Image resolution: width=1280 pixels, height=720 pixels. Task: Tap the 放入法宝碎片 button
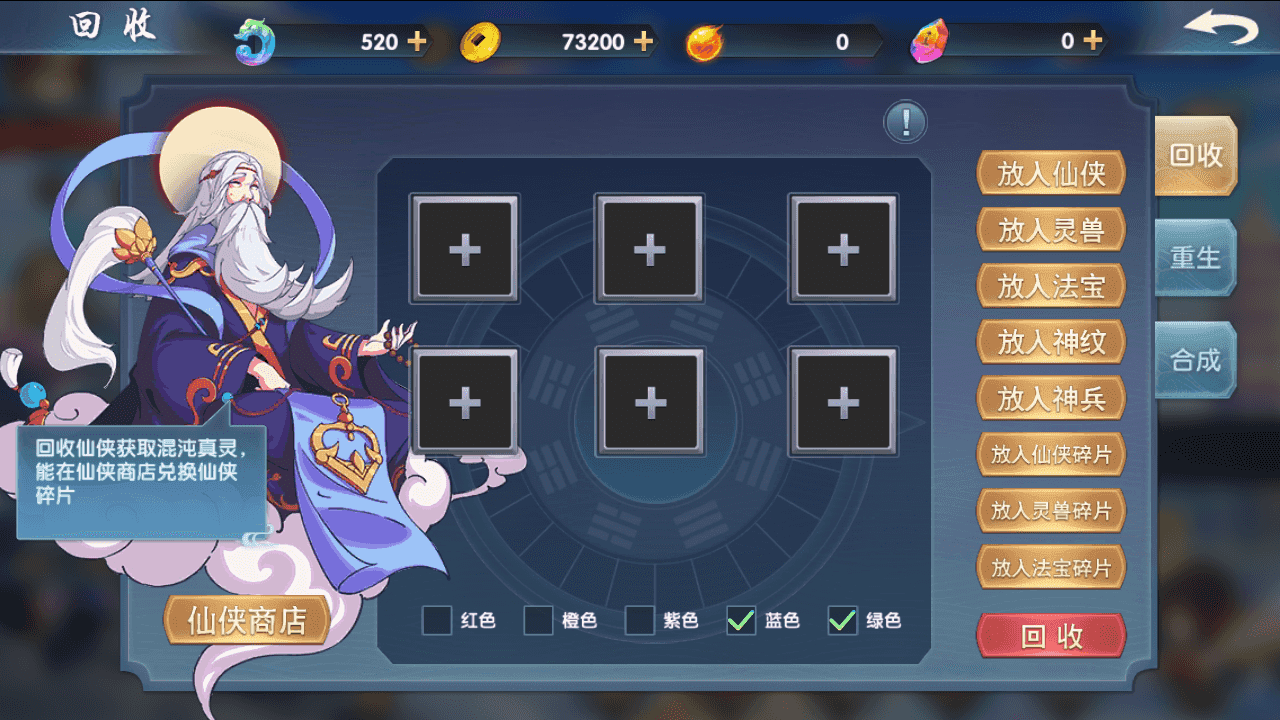pos(1051,568)
